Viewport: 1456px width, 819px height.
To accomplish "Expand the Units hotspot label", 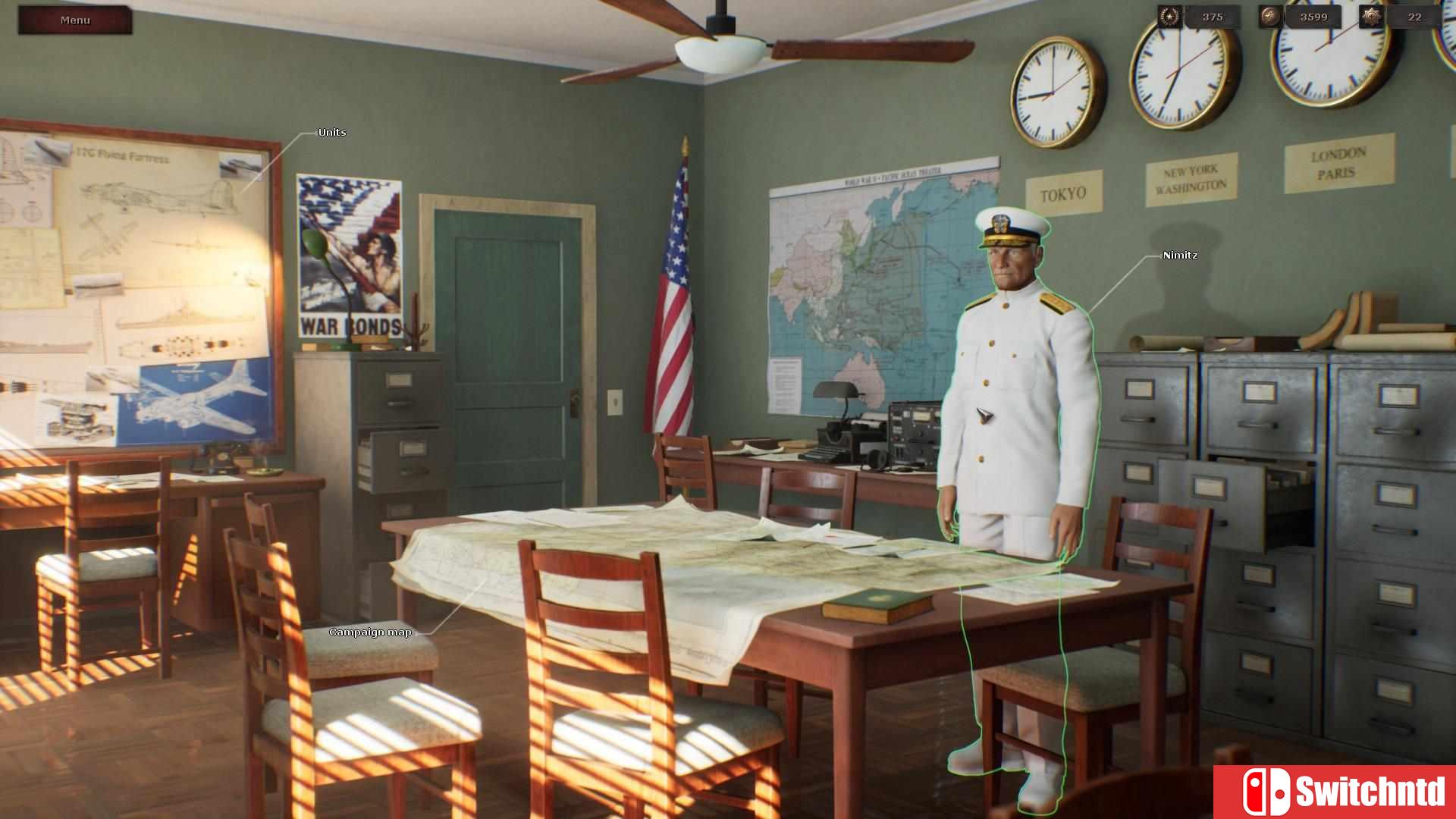I will [331, 132].
